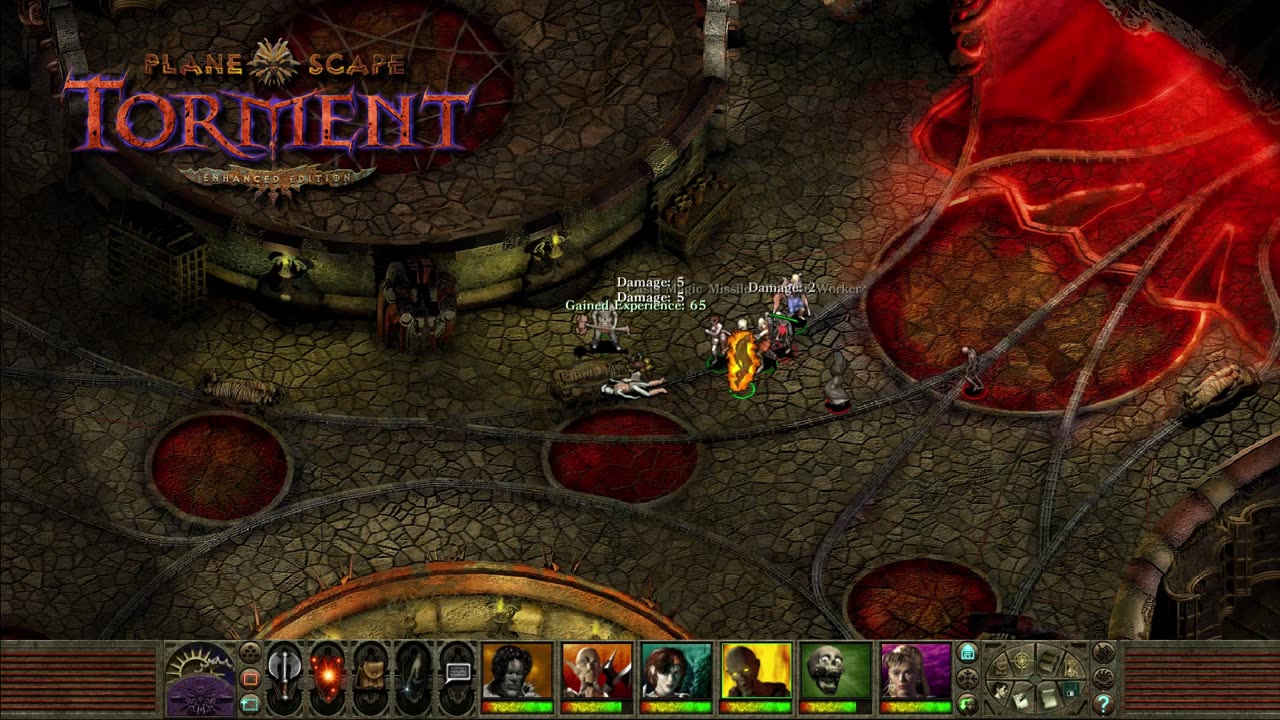1280x720 pixels.
Task: Open help with the question mark button
Action: (1103, 703)
